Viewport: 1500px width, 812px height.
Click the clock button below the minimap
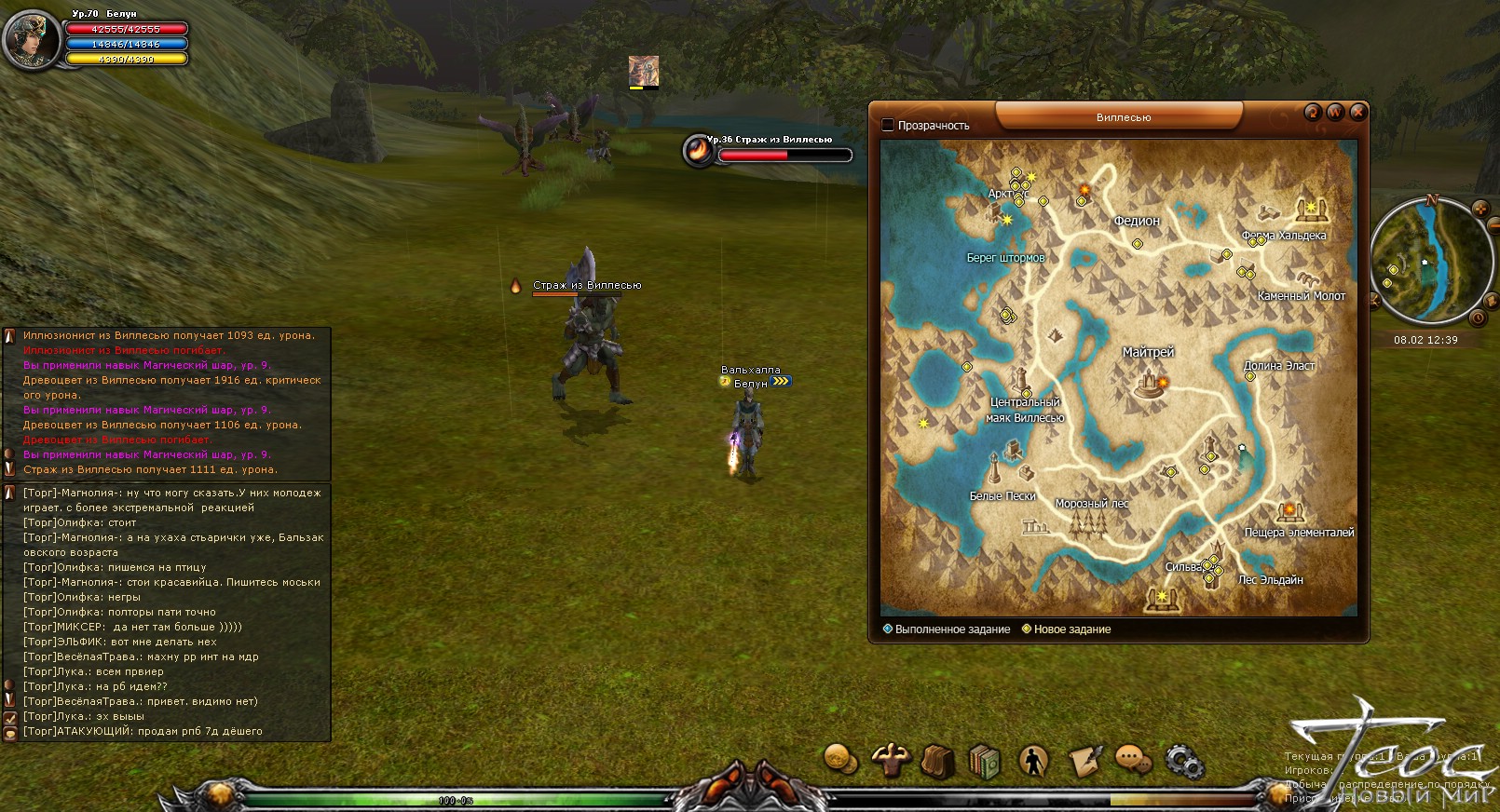click(1478, 318)
